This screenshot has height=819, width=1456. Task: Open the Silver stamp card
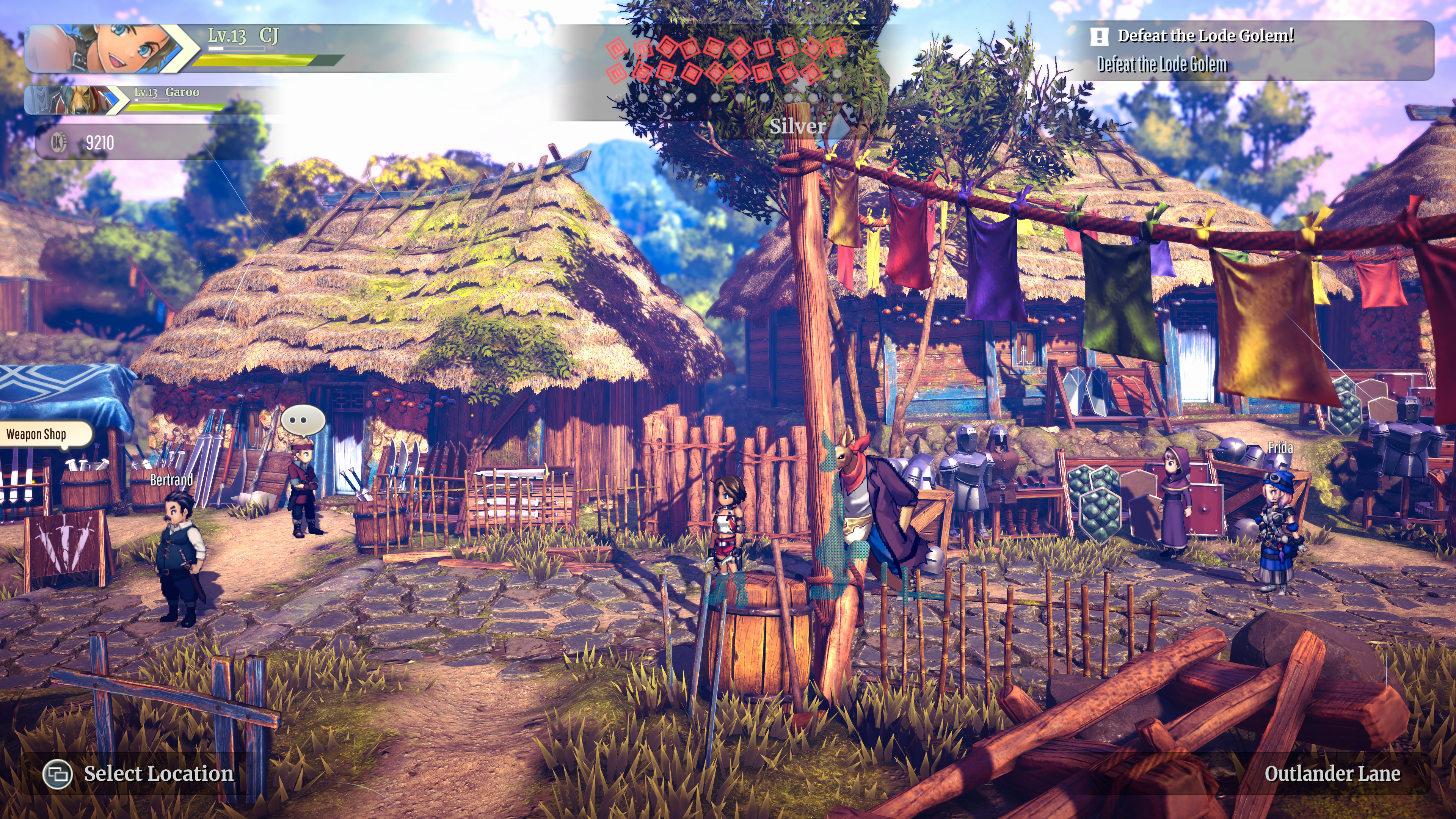[x=797, y=126]
